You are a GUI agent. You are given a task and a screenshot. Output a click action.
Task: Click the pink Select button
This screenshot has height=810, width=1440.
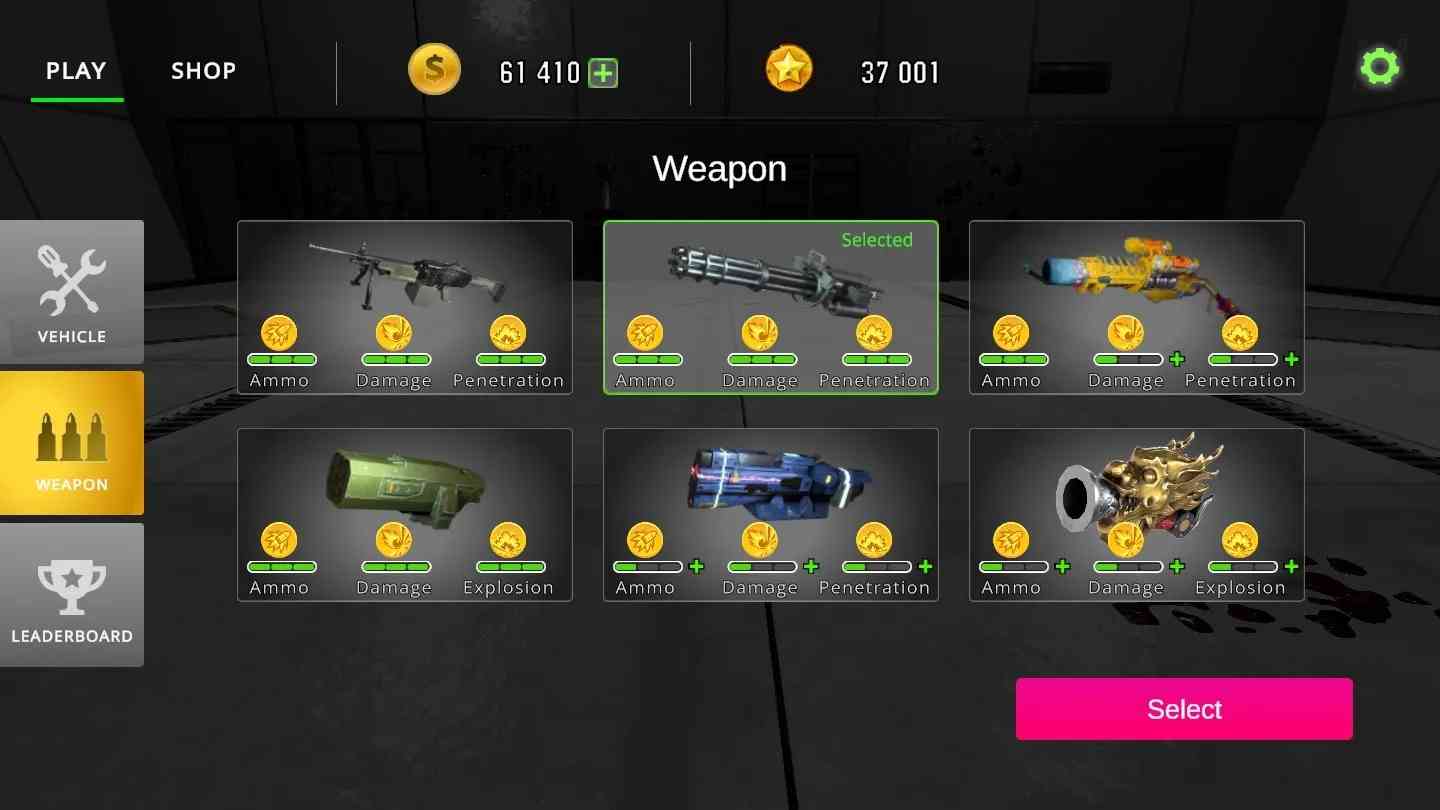pyautogui.click(x=1184, y=709)
